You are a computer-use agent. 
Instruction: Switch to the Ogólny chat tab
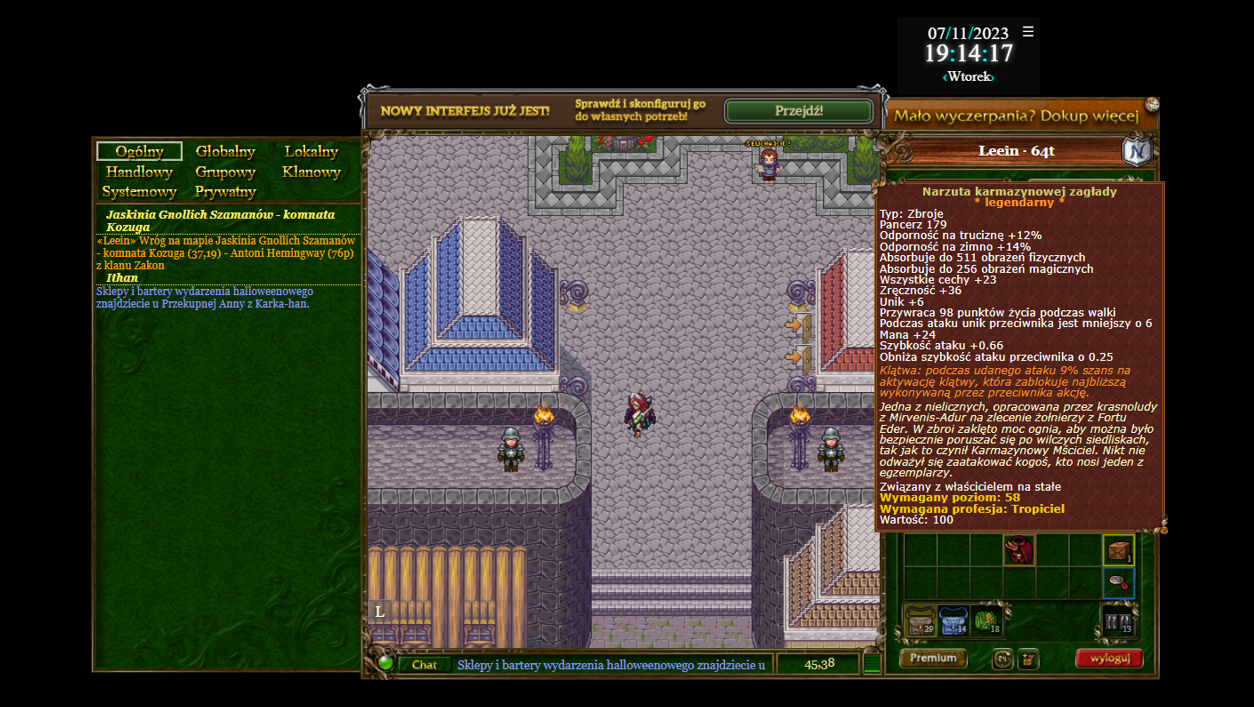point(139,151)
